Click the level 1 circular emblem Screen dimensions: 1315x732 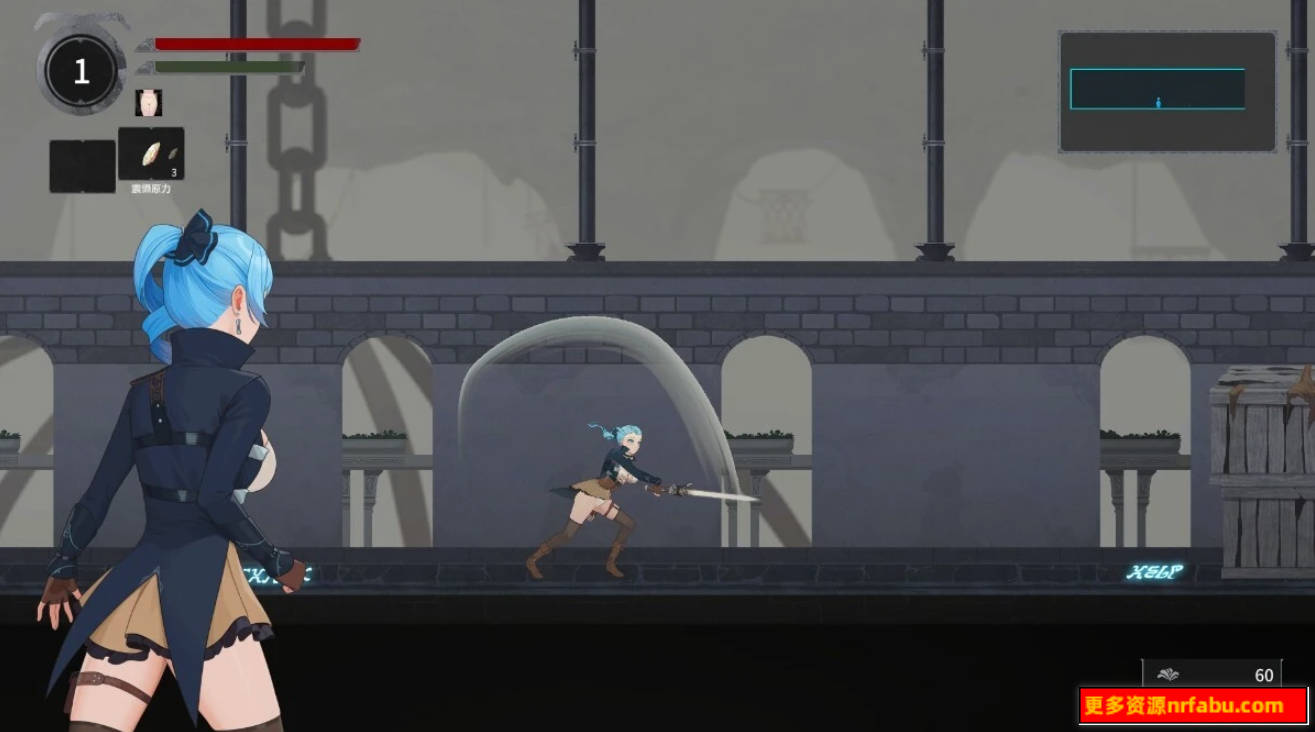[80, 70]
